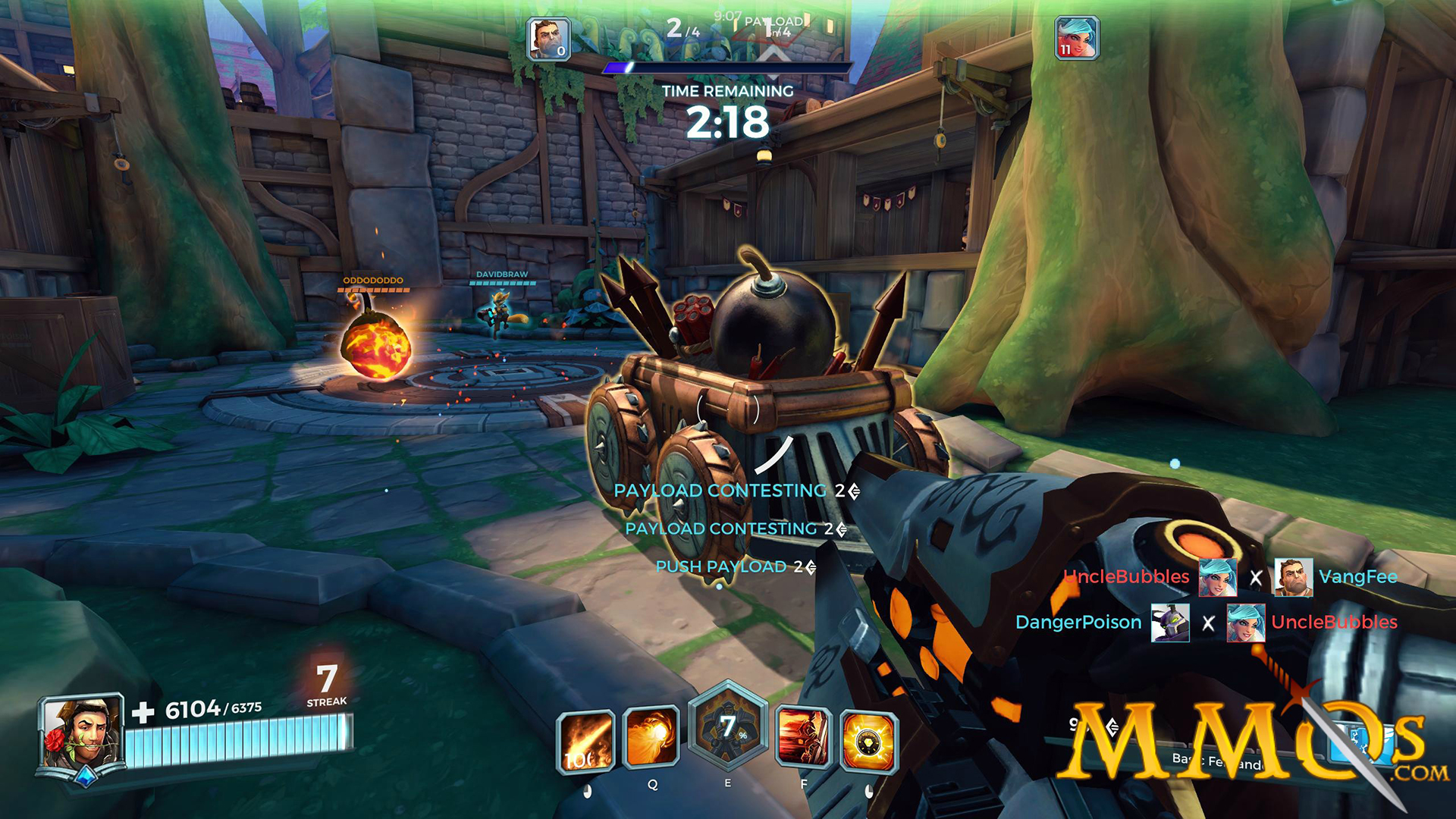Select the blue team portrait showing 0

click(x=548, y=39)
